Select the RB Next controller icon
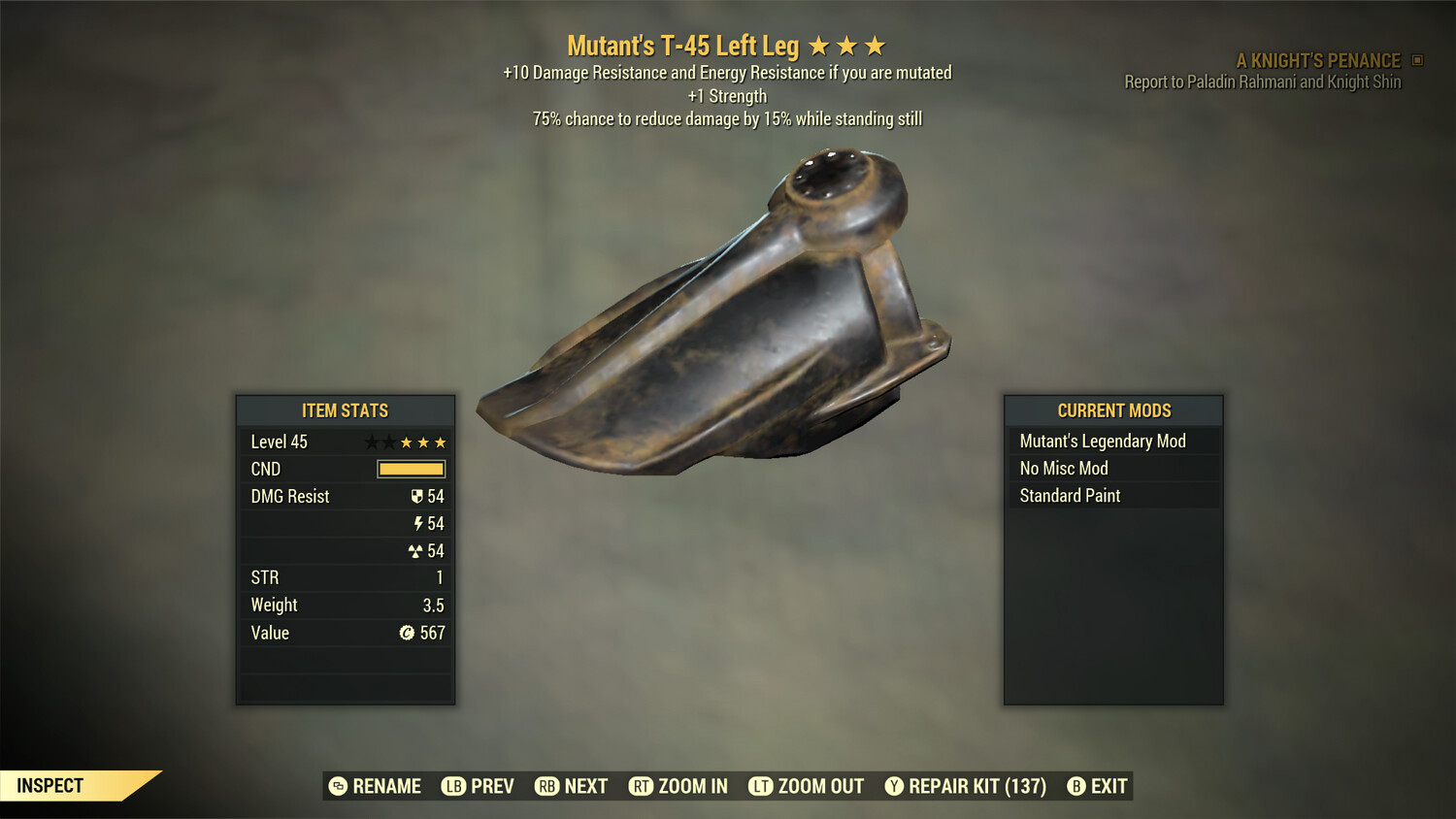The height and width of the screenshot is (819, 1456). coord(546,786)
